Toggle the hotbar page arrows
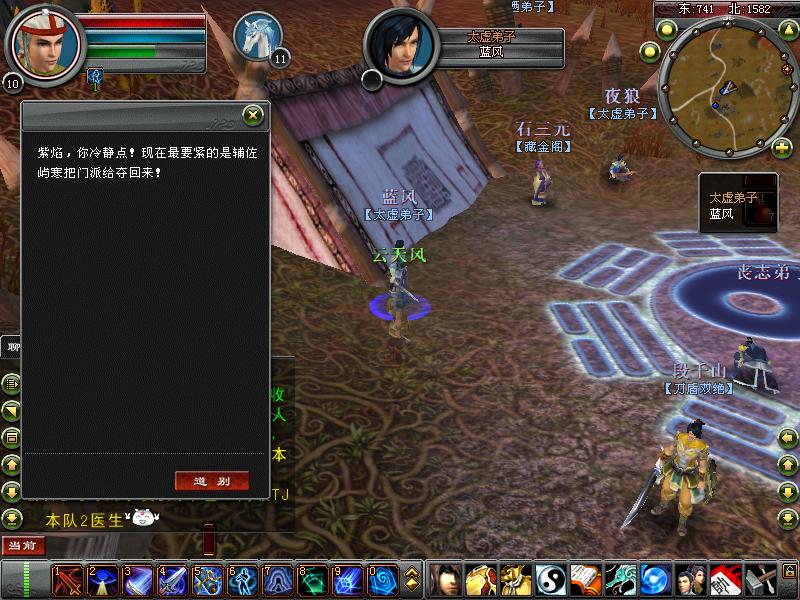The width and height of the screenshot is (800, 600). (411, 580)
